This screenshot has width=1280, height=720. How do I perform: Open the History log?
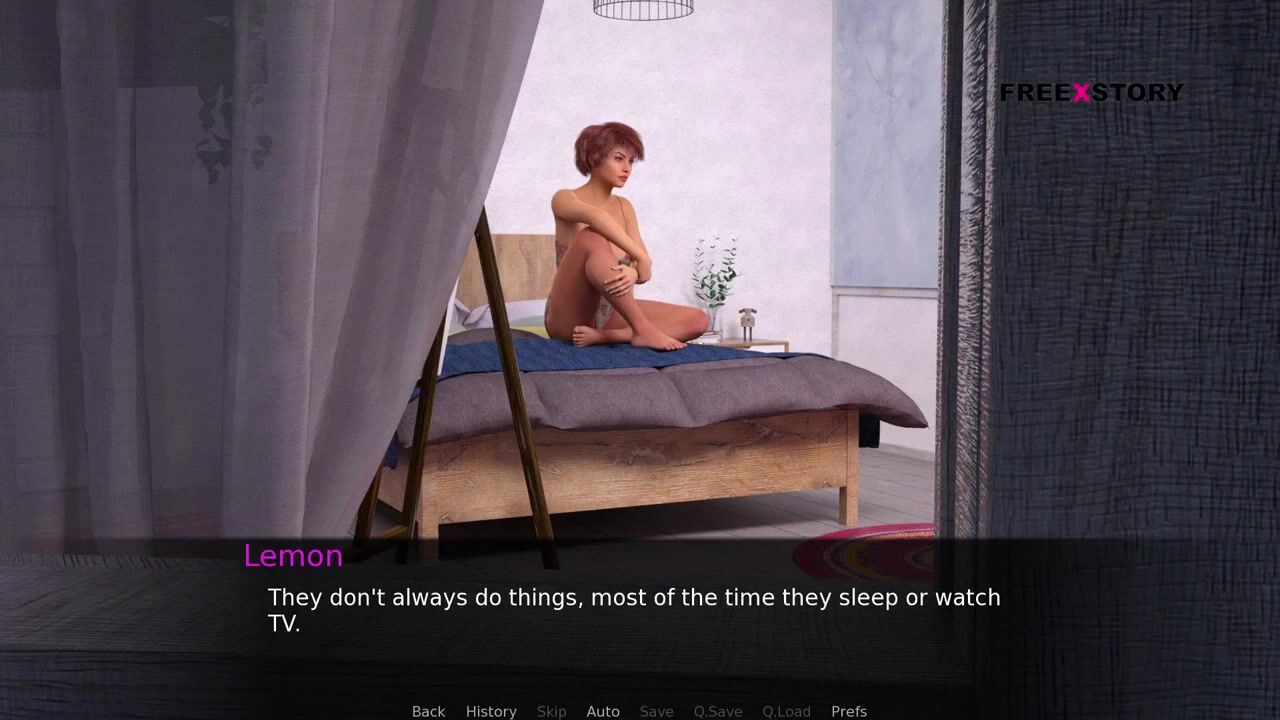tap(491, 711)
